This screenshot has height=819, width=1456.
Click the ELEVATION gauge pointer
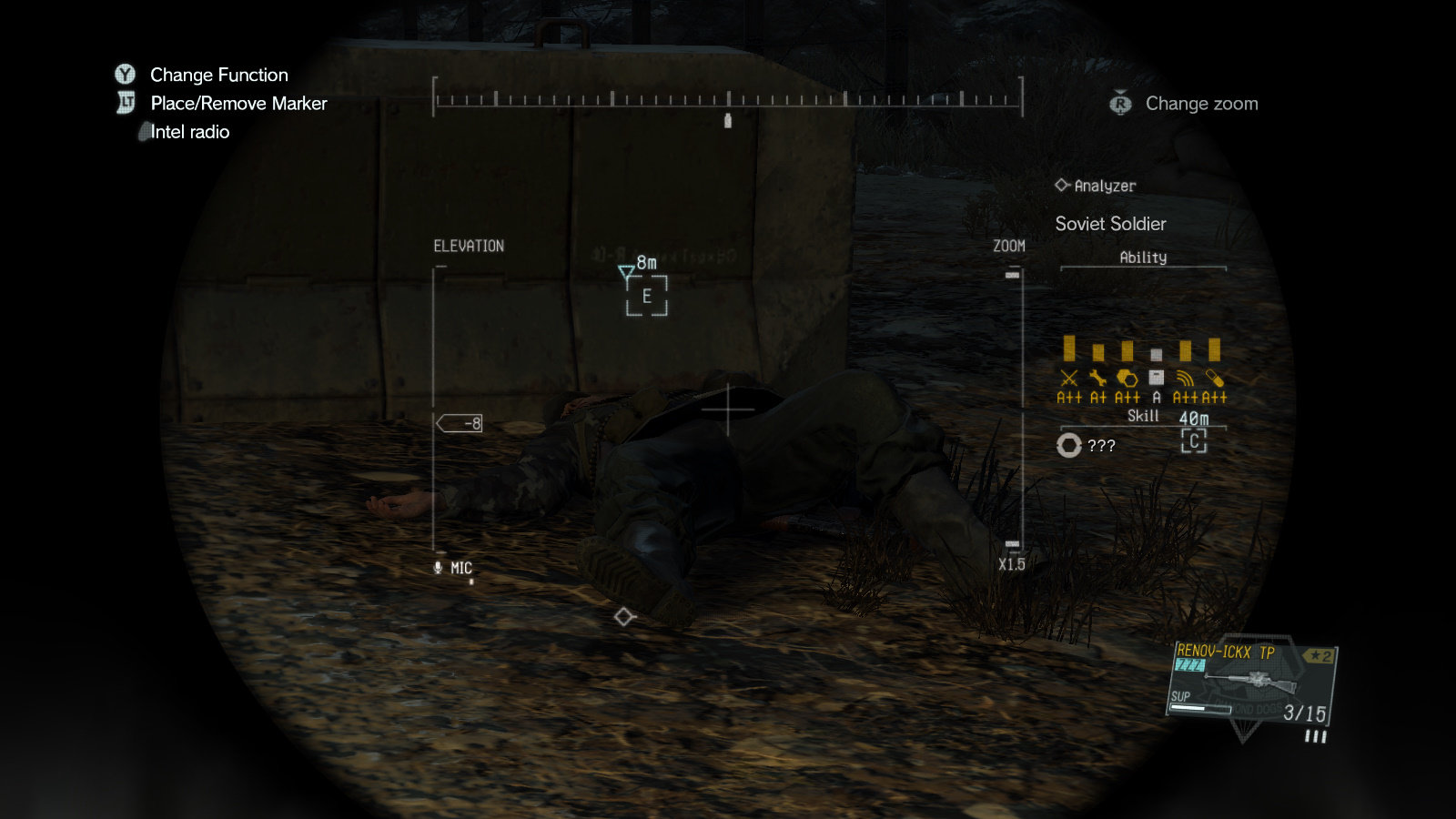460,423
